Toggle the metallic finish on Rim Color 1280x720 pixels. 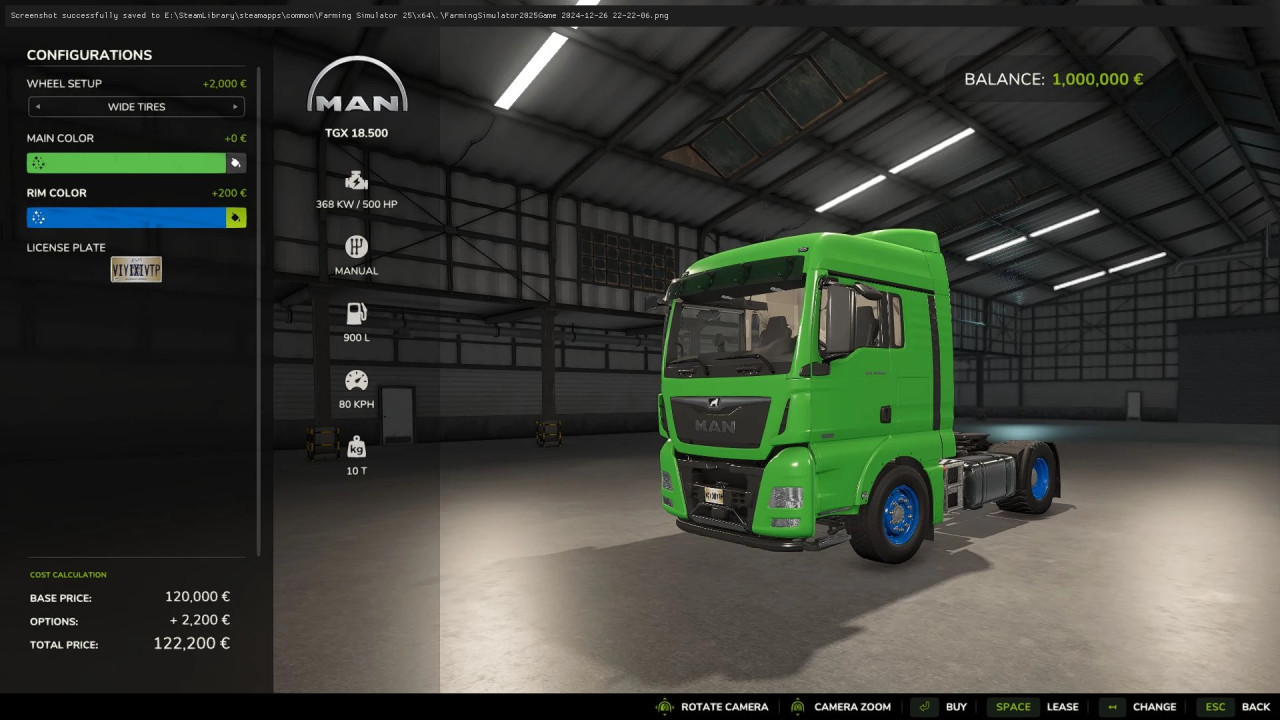tap(37, 217)
